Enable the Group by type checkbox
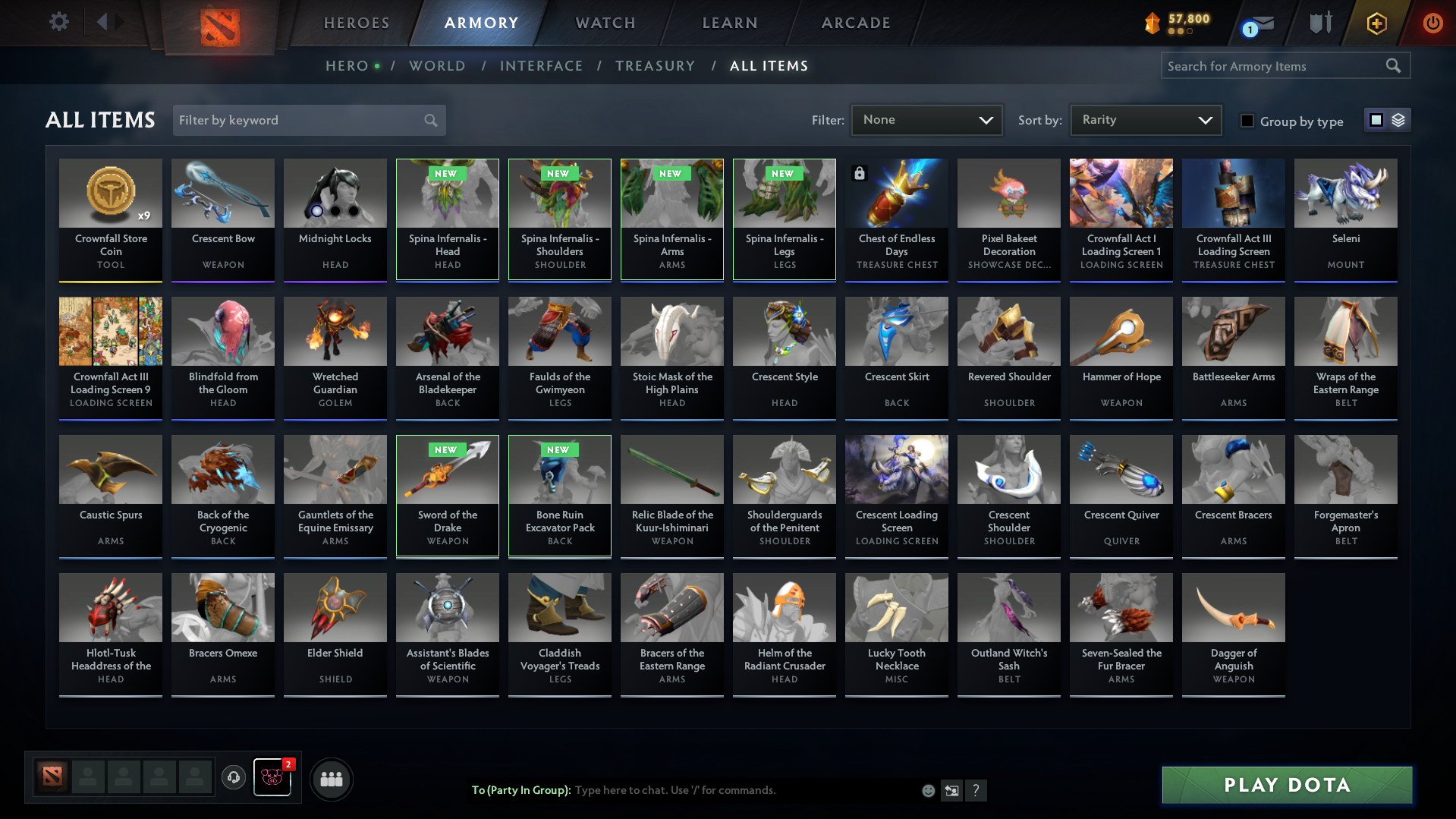This screenshot has width=1456, height=819. 1247,121
